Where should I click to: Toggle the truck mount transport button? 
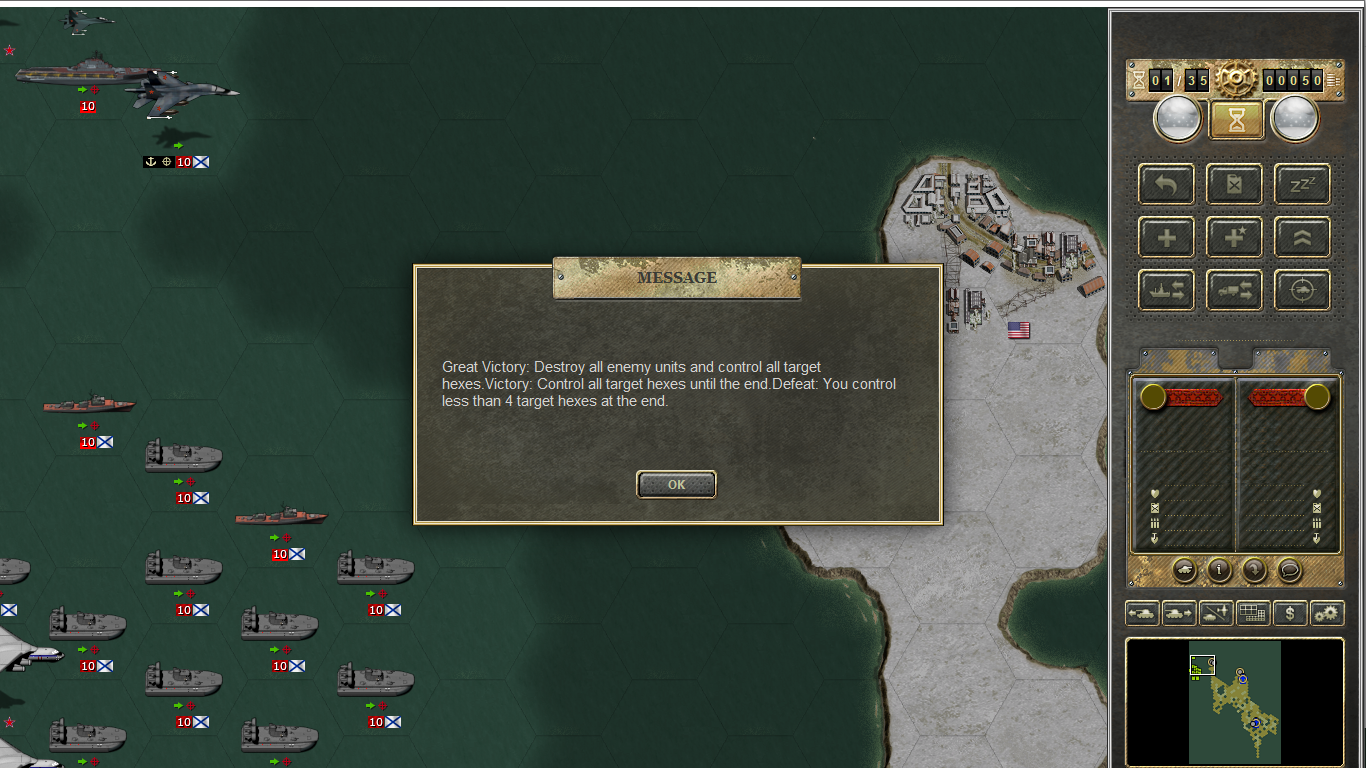pos(1234,290)
